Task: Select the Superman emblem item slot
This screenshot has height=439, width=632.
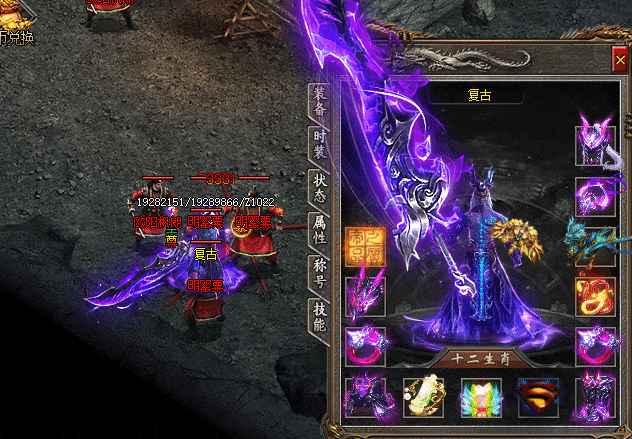Action: tap(538, 397)
